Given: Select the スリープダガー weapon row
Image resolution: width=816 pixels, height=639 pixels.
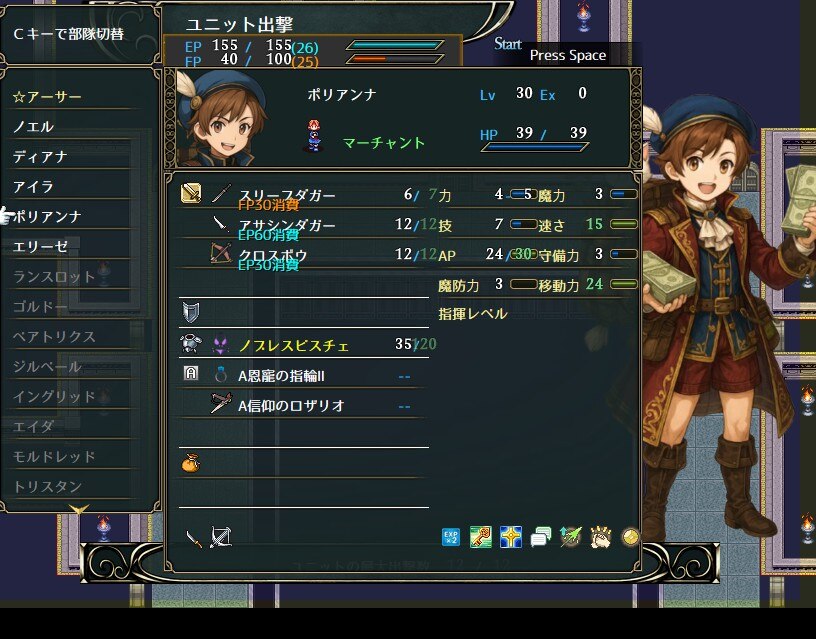Looking at the screenshot, I should [286, 195].
